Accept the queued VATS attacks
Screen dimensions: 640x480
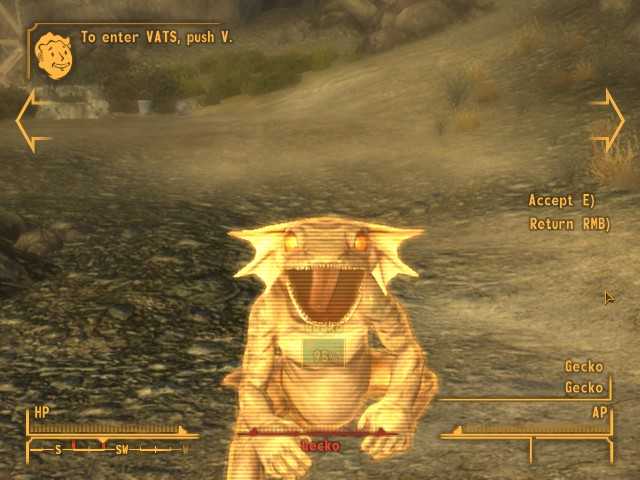pyautogui.click(x=561, y=201)
